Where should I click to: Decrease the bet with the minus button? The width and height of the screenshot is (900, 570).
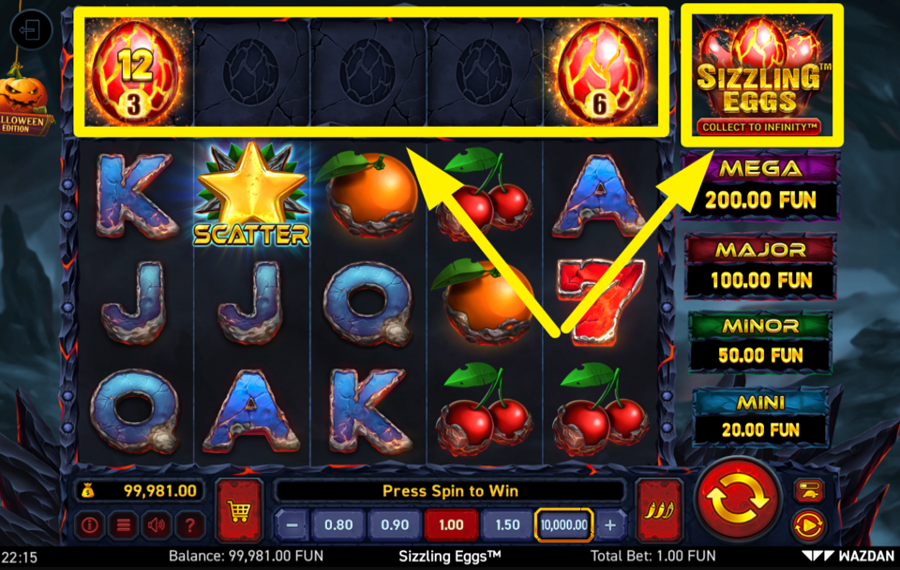click(291, 524)
